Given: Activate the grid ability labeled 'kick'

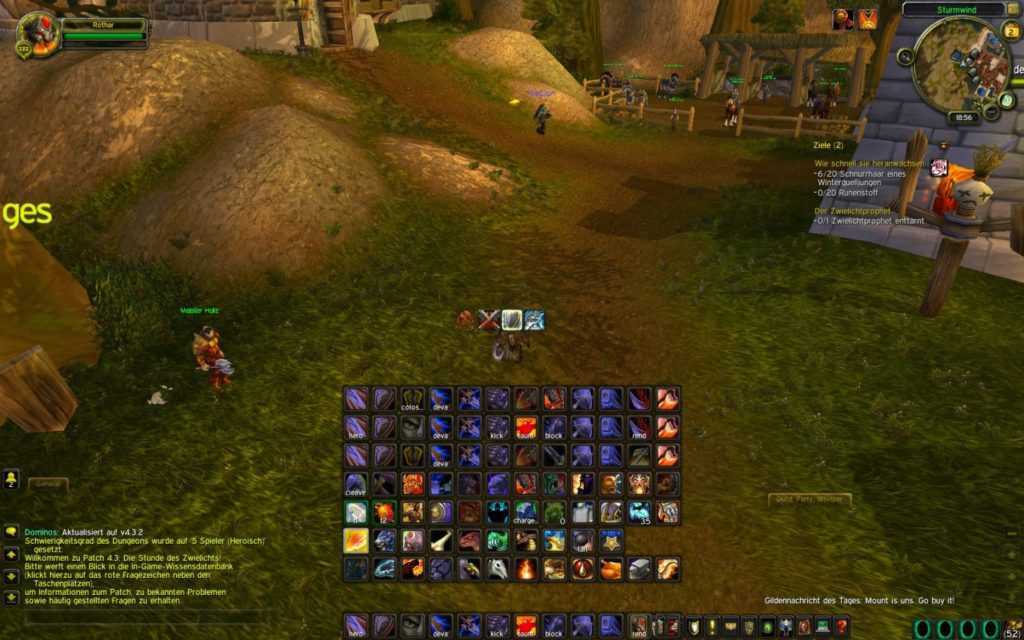Looking at the screenshot, I should coord(497,428).
